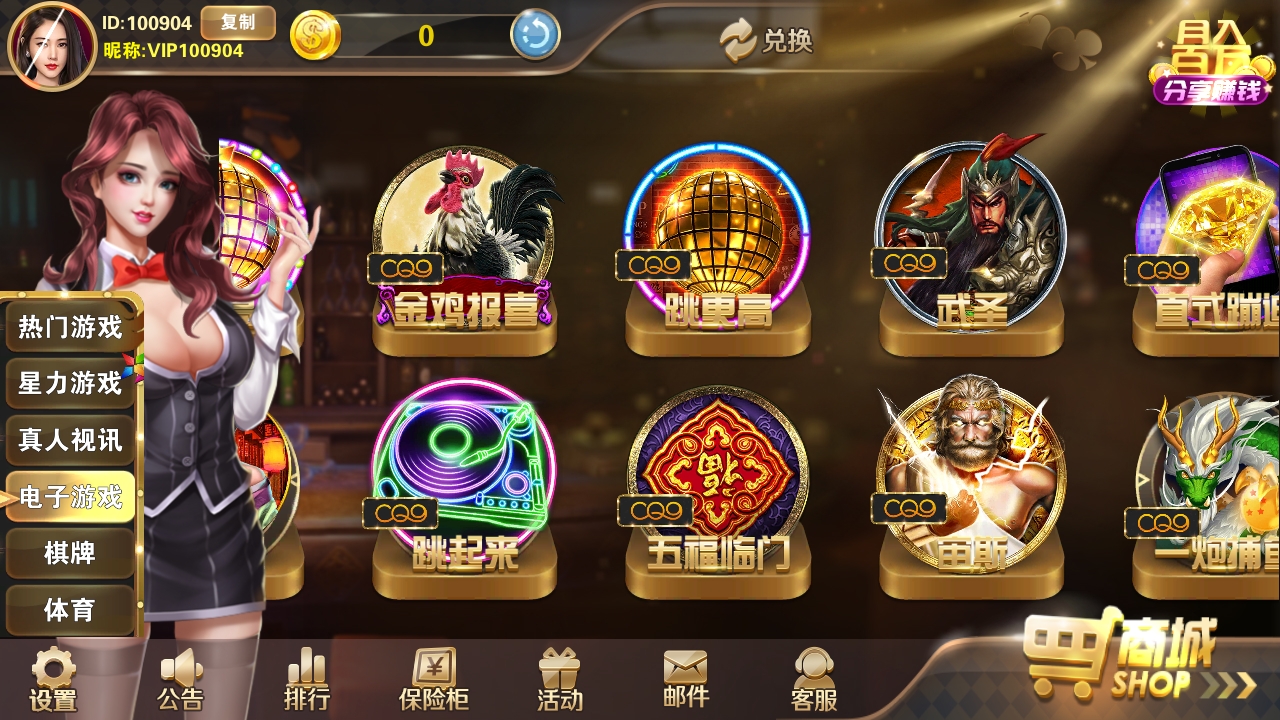Open the 五福临门 game
This screenshot has height=720, width=1280.
(714, 470)
